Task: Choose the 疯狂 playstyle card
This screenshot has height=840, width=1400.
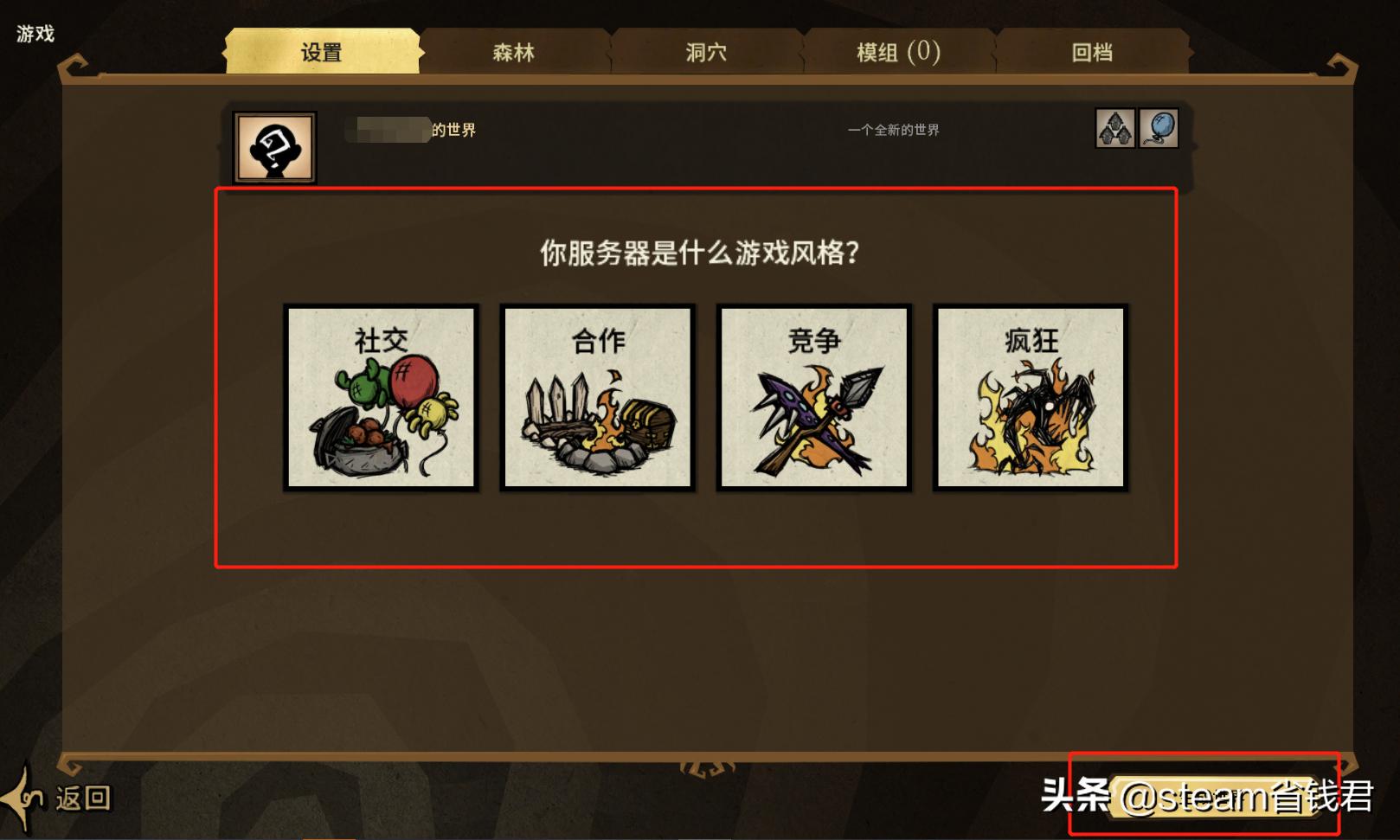Action: point(1030,398)
